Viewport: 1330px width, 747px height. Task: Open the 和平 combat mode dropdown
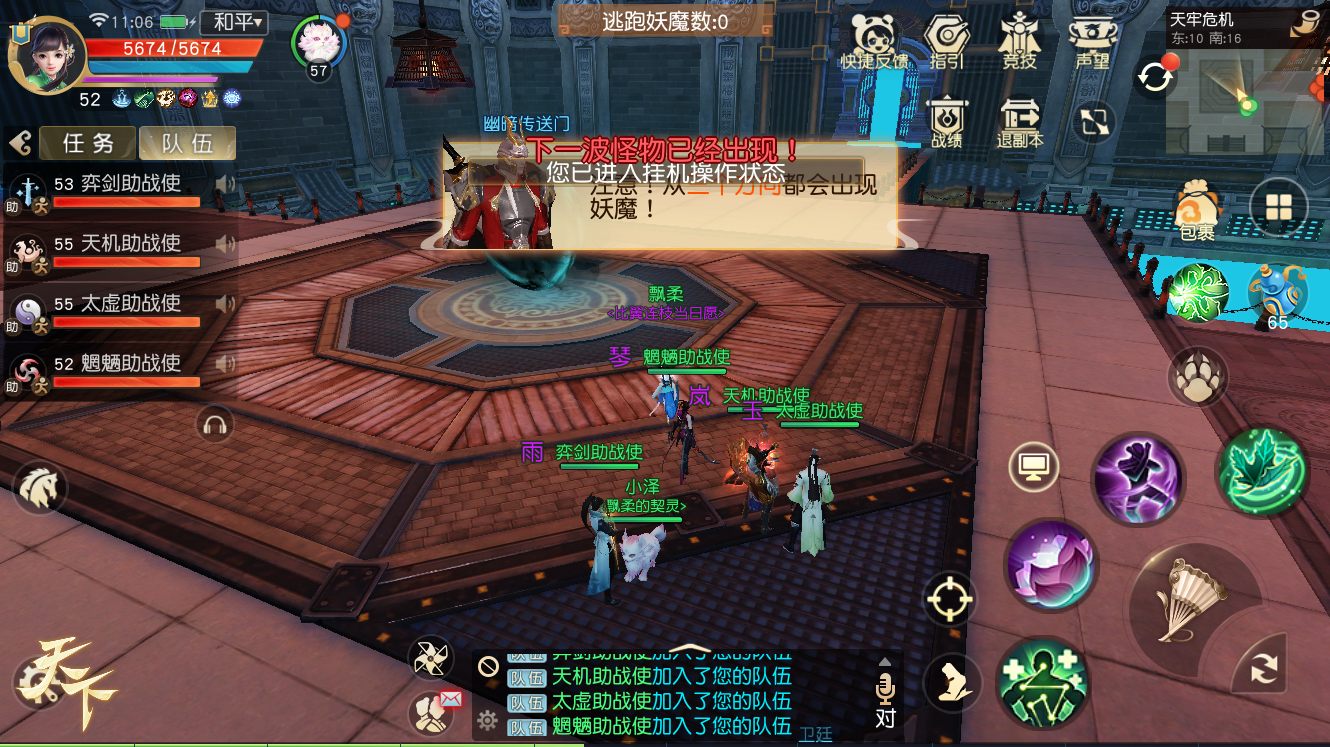tap(233, 22)
